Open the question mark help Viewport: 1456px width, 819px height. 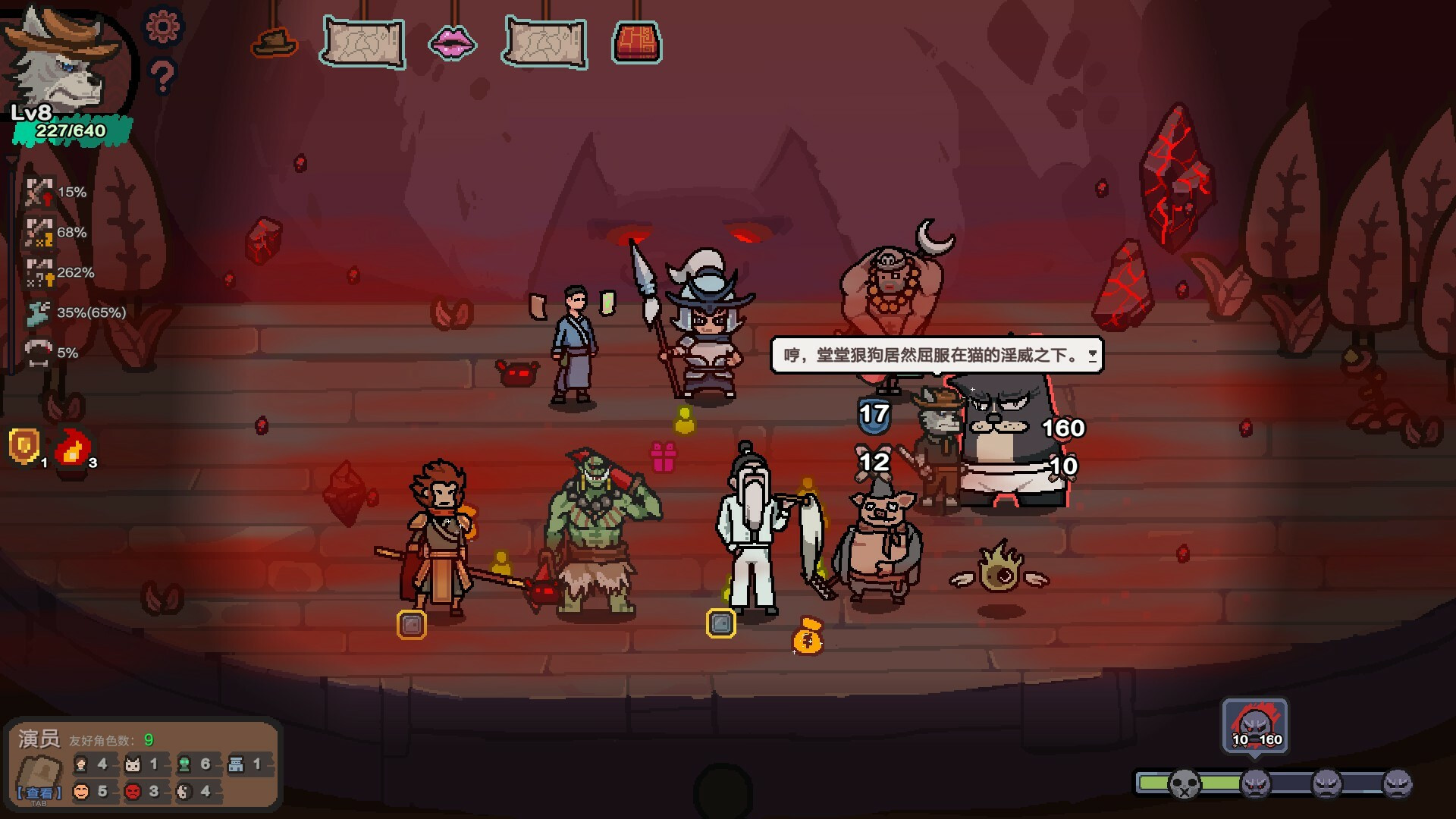click(x=162, y=77)
